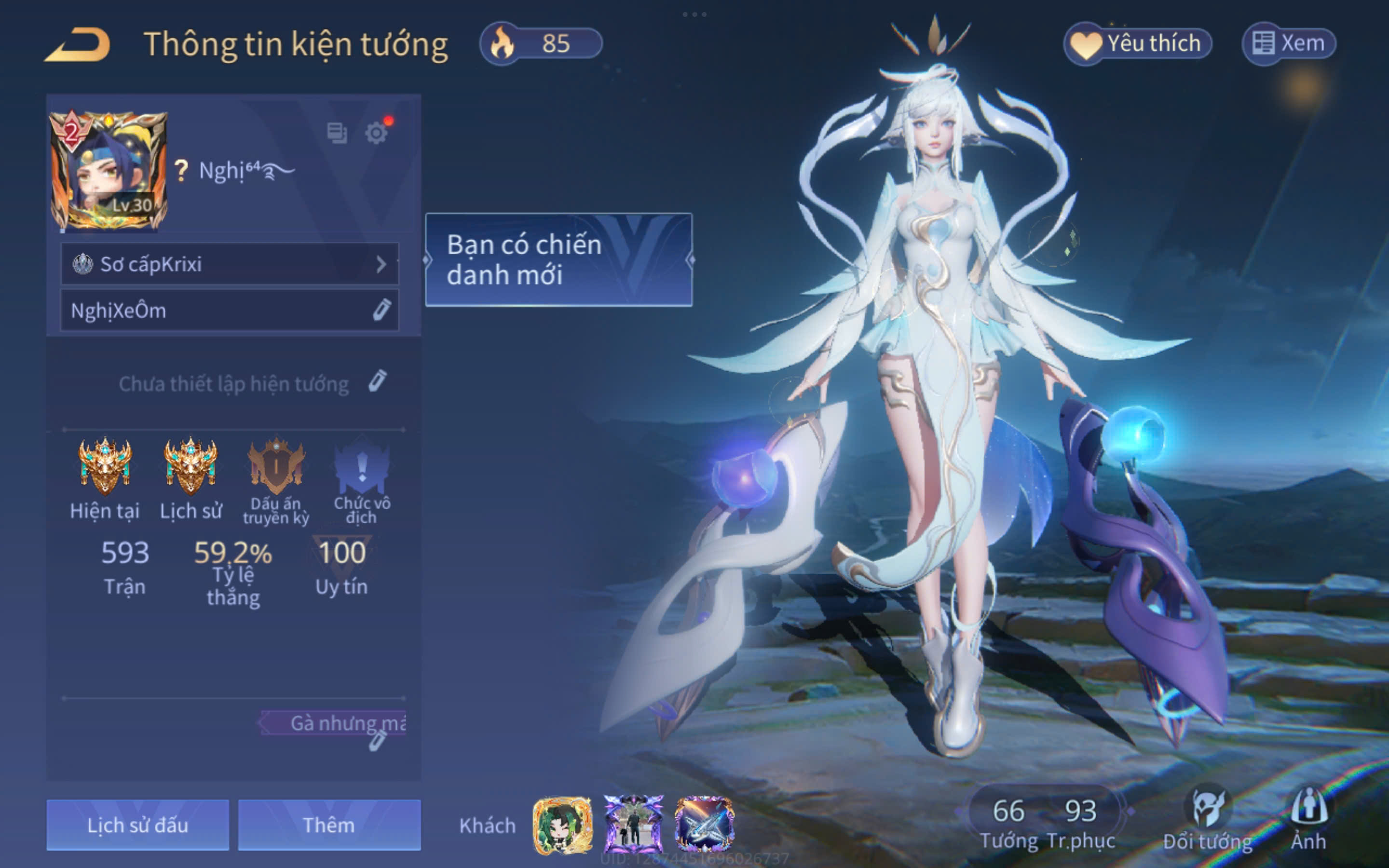Select the green-haired visitor avatar
This screenshot has height=868, width=1389.
[562, 825]
